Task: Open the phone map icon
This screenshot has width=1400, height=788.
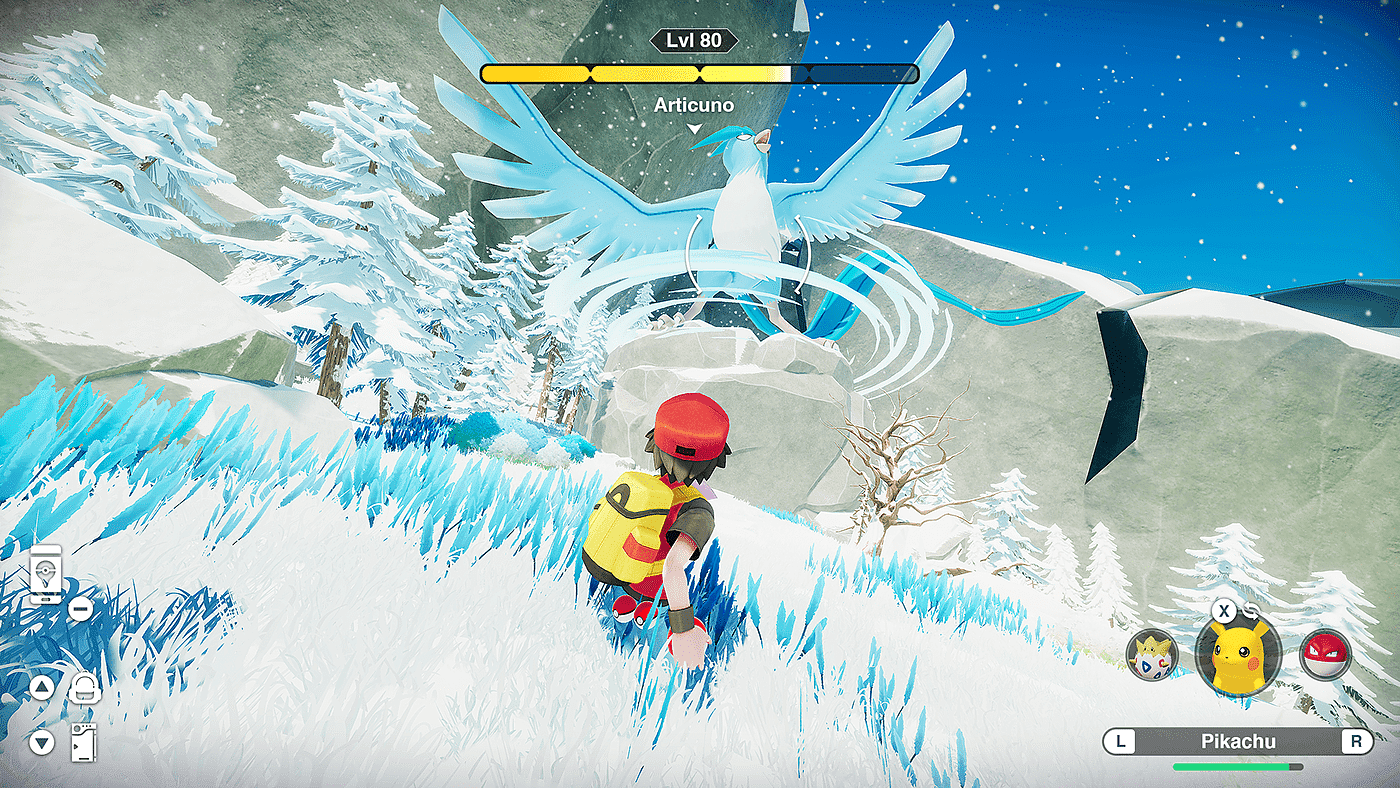Action: pos(45,574)
